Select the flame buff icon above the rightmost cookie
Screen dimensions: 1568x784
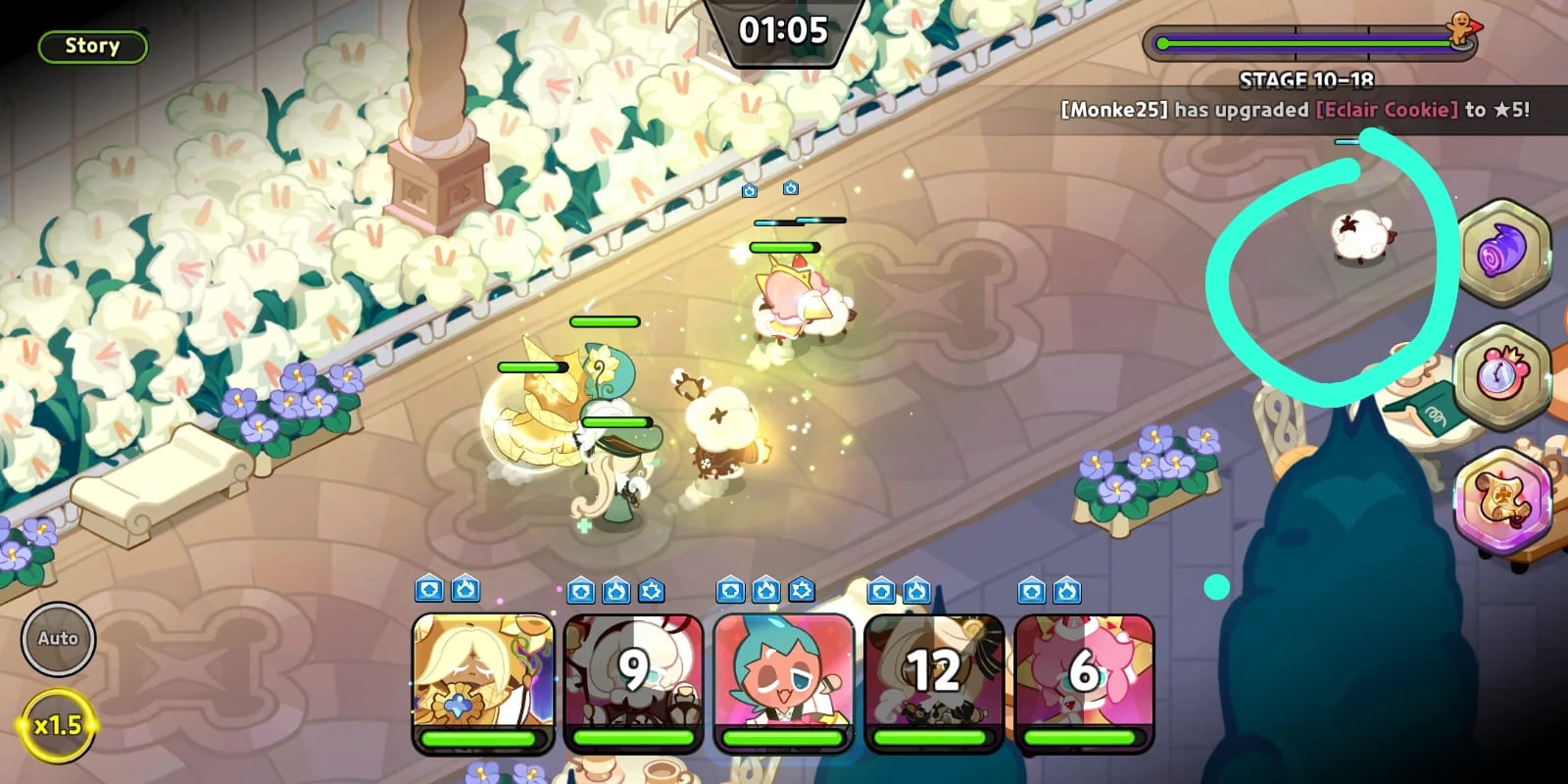coord(1066,589)
